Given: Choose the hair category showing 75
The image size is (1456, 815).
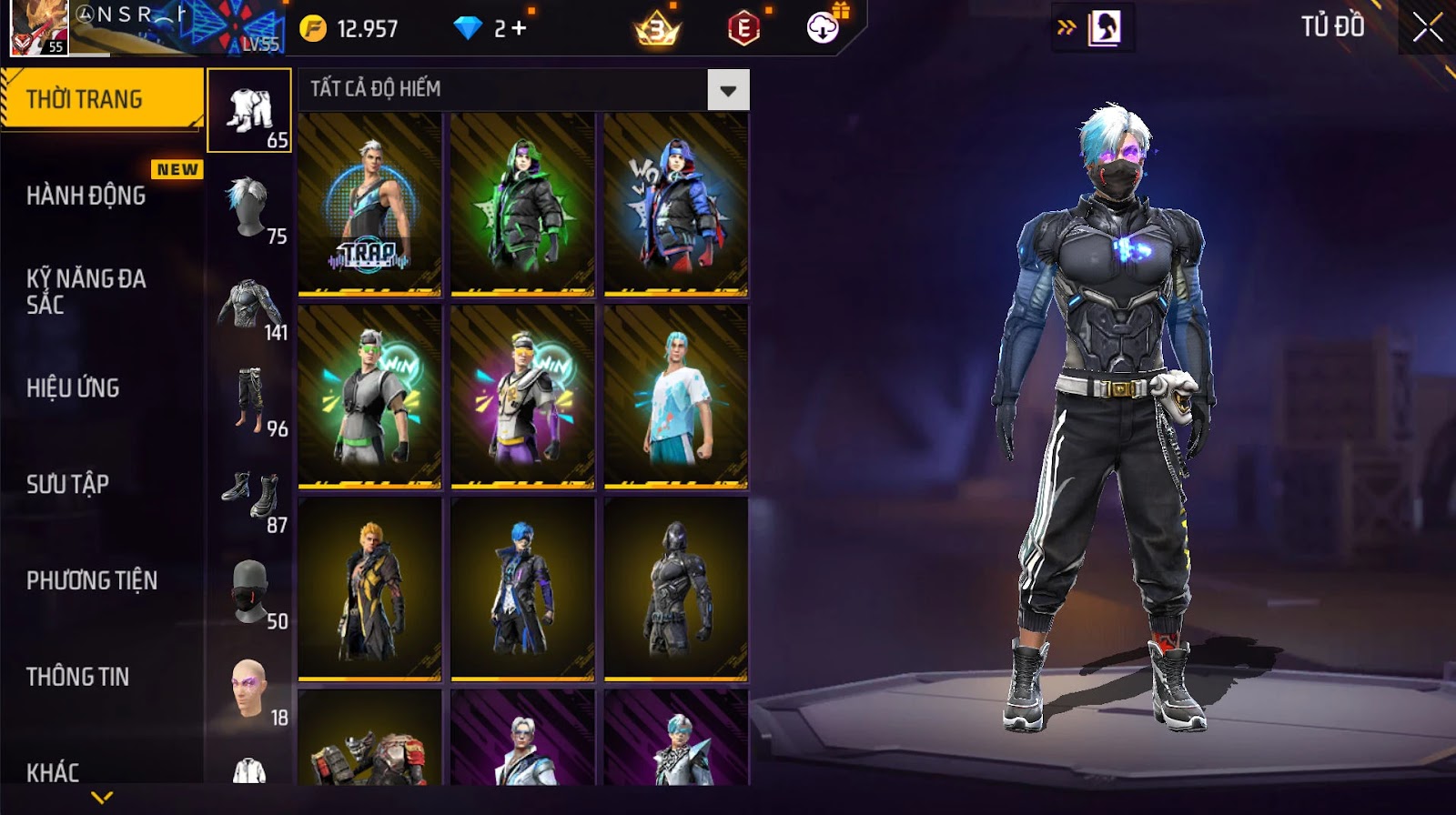Looking at the screenshot, I should [x=249, y=207].
